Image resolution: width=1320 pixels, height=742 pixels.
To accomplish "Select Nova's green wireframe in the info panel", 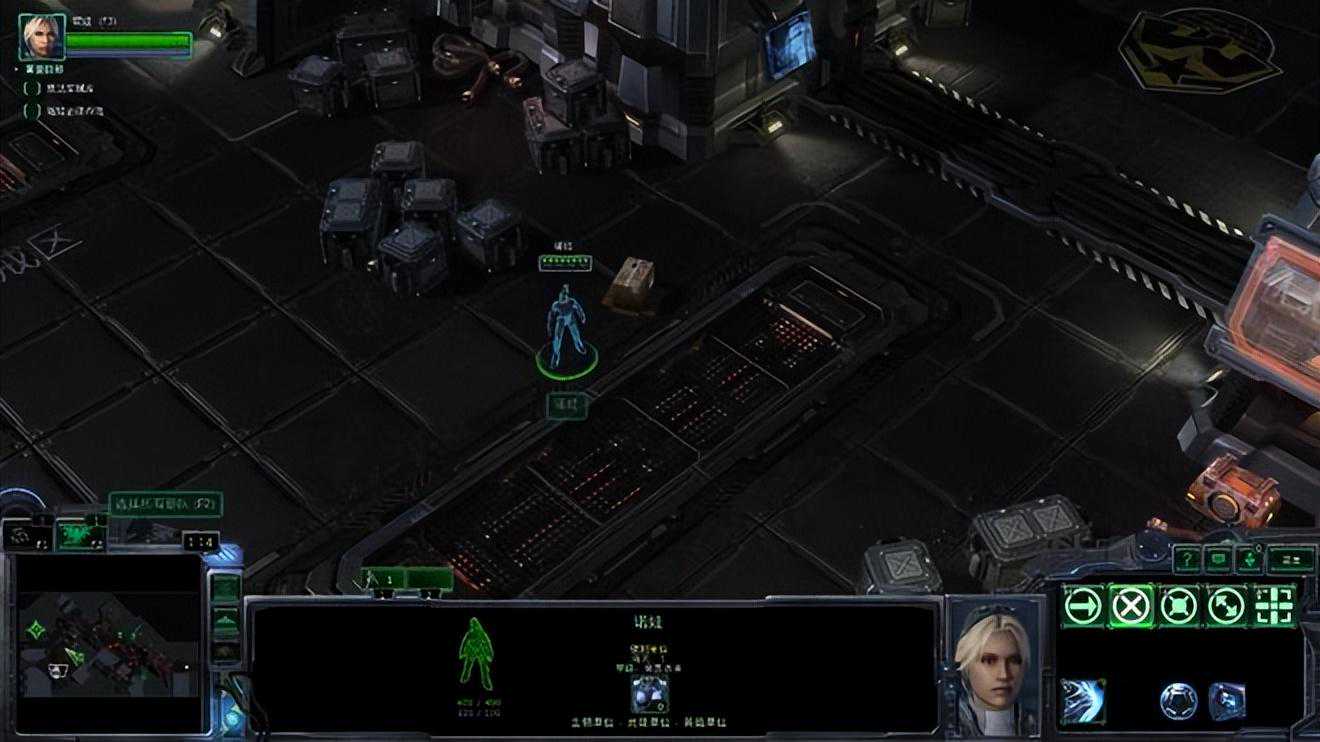I will 475,654.
